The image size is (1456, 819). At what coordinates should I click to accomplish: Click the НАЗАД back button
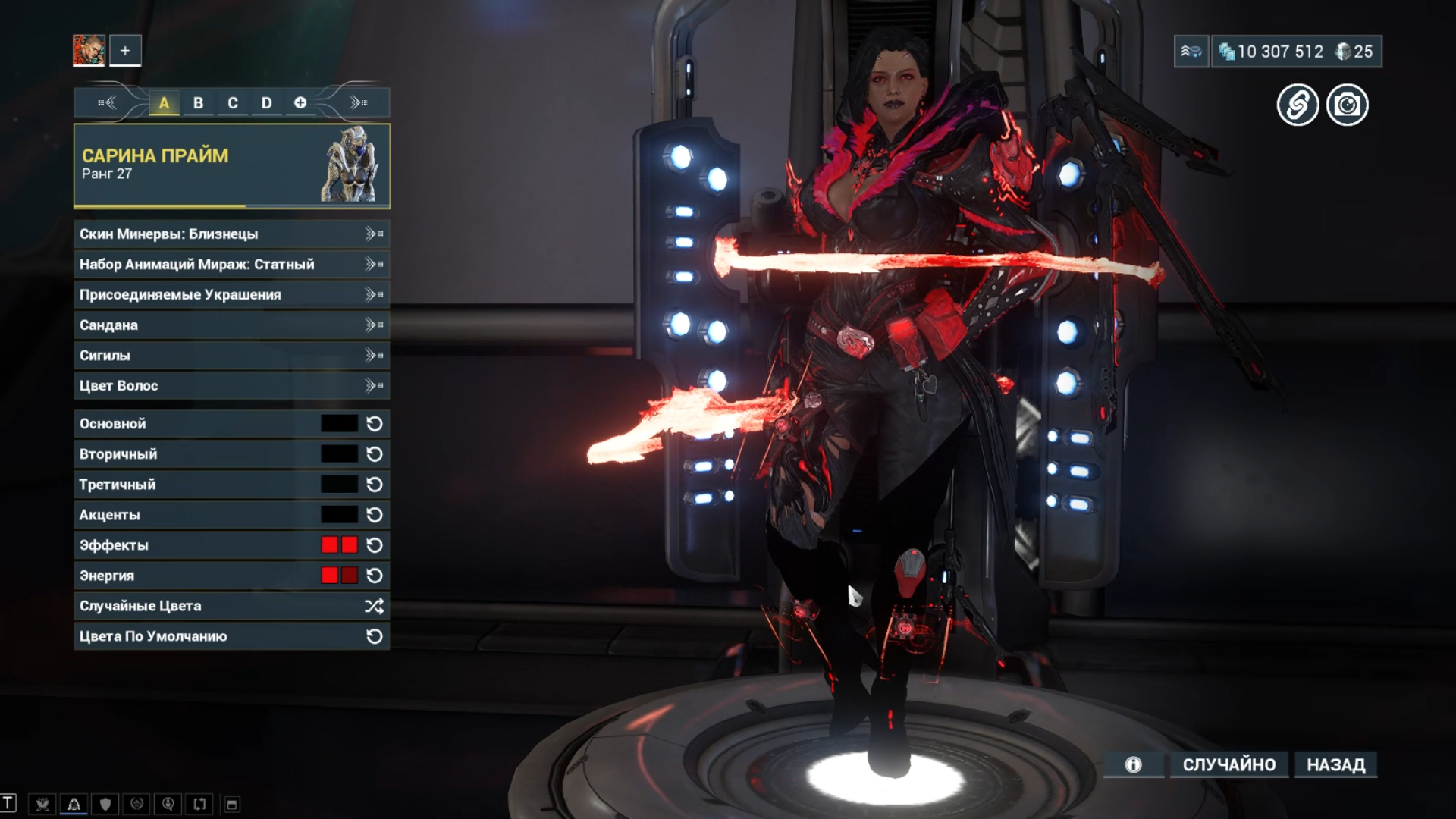[1335, 764]
